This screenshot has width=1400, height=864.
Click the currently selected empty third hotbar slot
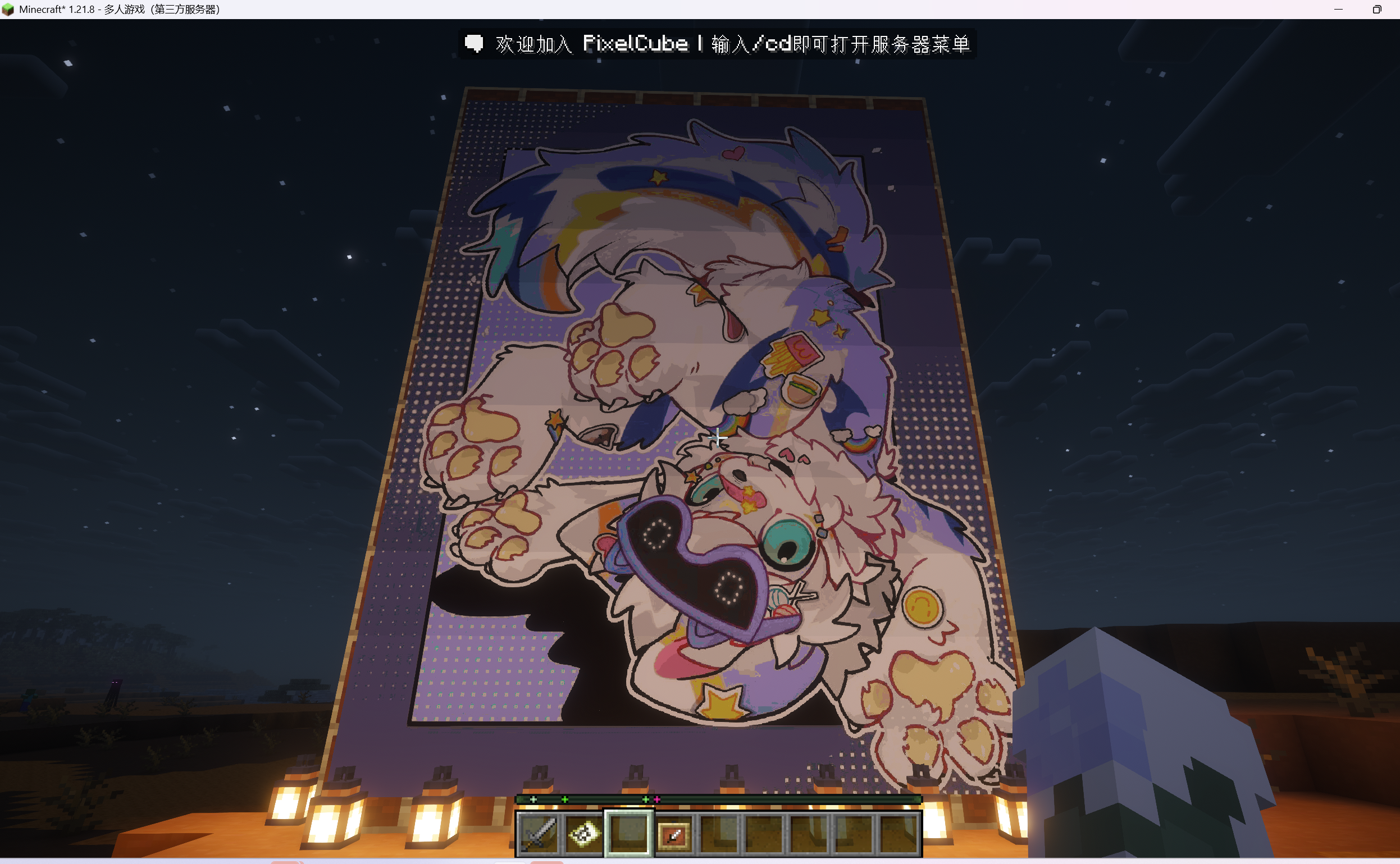[x=628, y=834]
